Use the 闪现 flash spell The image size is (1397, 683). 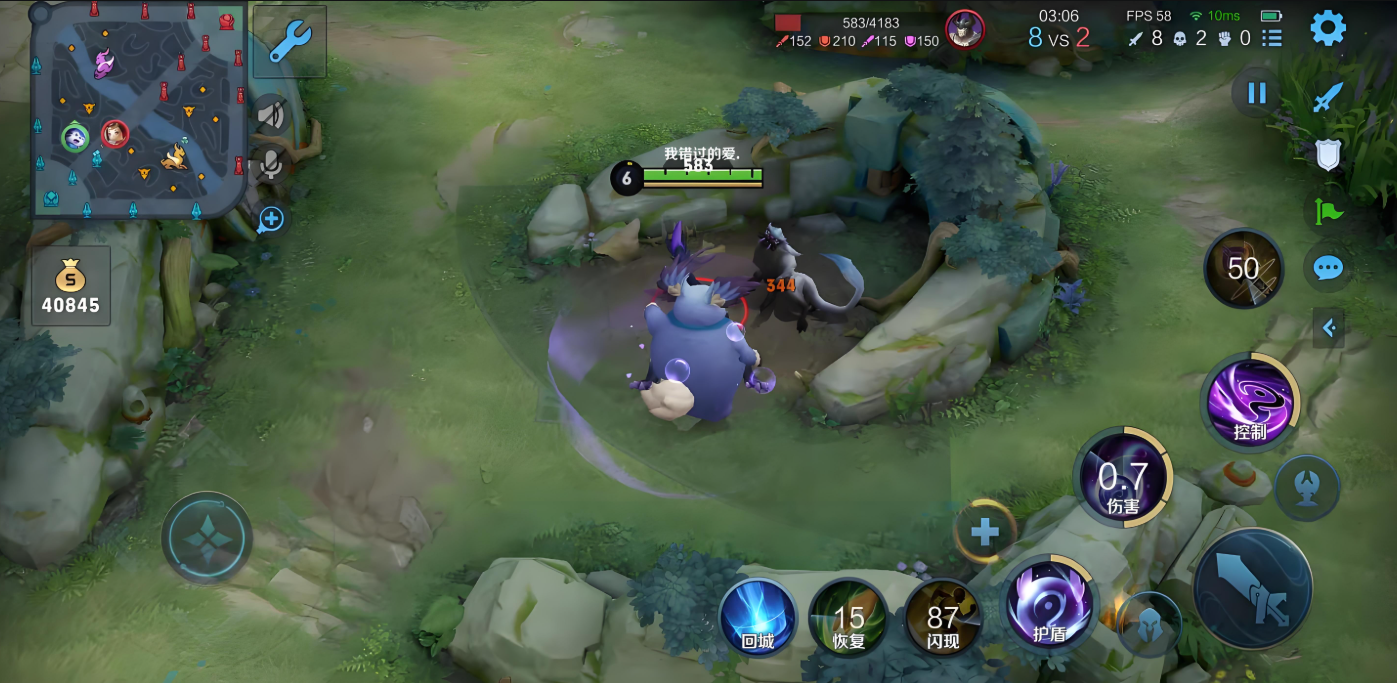942,617
